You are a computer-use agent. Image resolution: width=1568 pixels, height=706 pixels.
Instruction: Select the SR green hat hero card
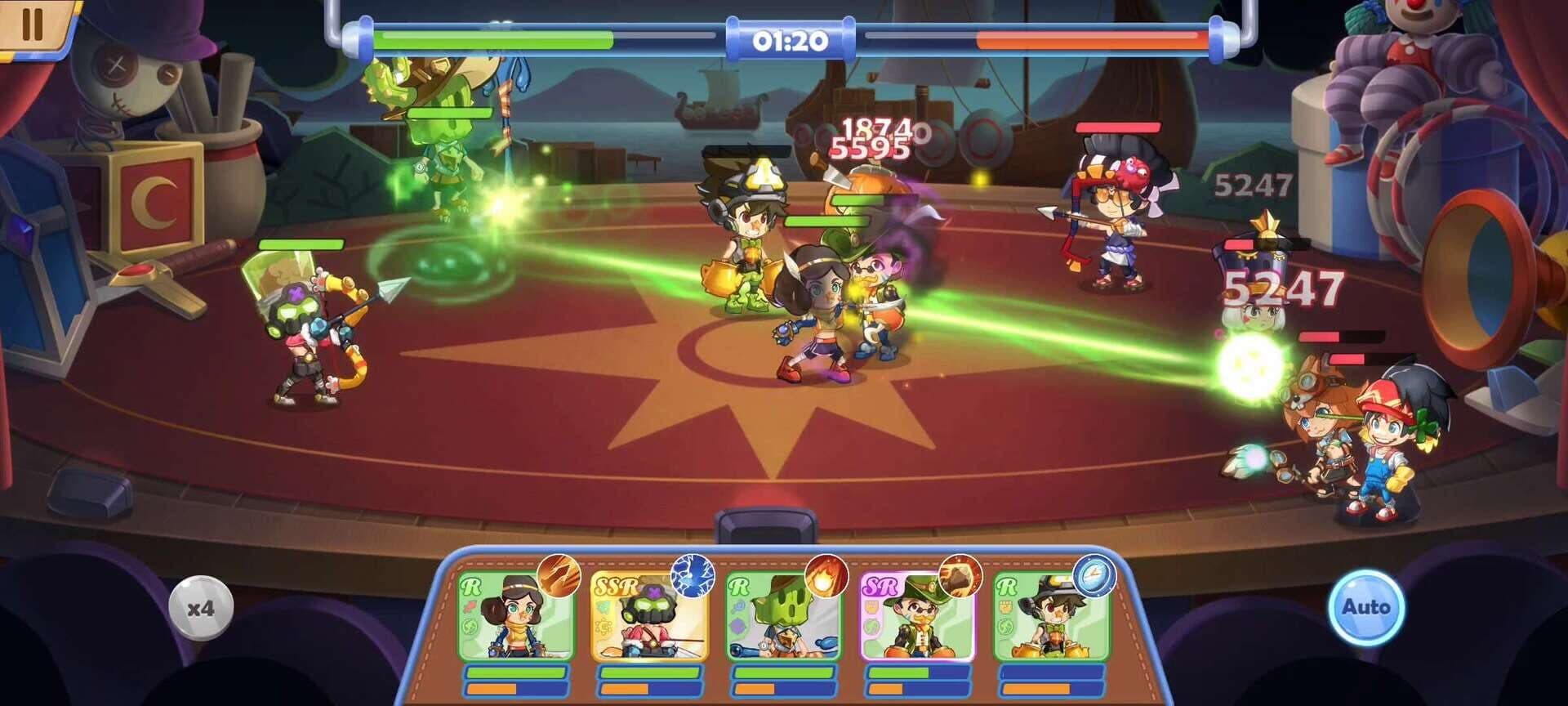917,617
